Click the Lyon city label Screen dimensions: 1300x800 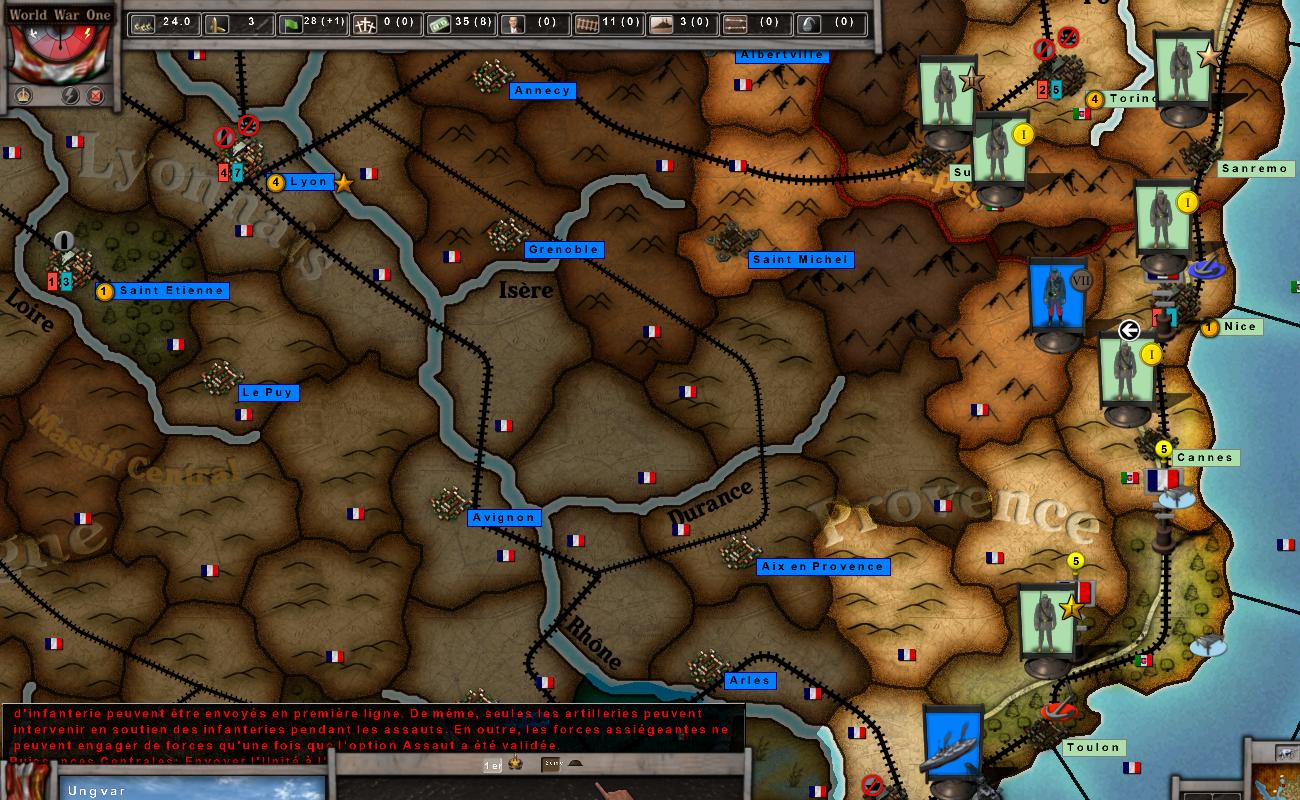pos(309,182)
